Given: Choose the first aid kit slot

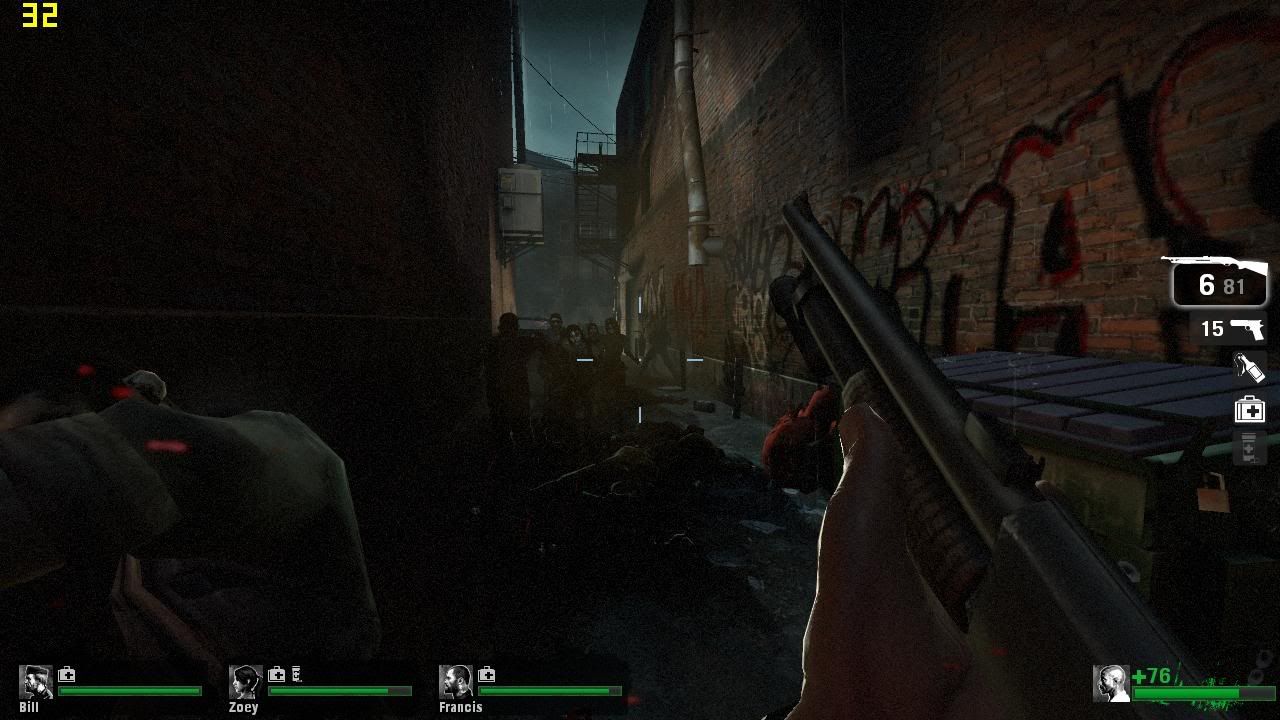Looking at the screenshot, I should pos(1250,409).
